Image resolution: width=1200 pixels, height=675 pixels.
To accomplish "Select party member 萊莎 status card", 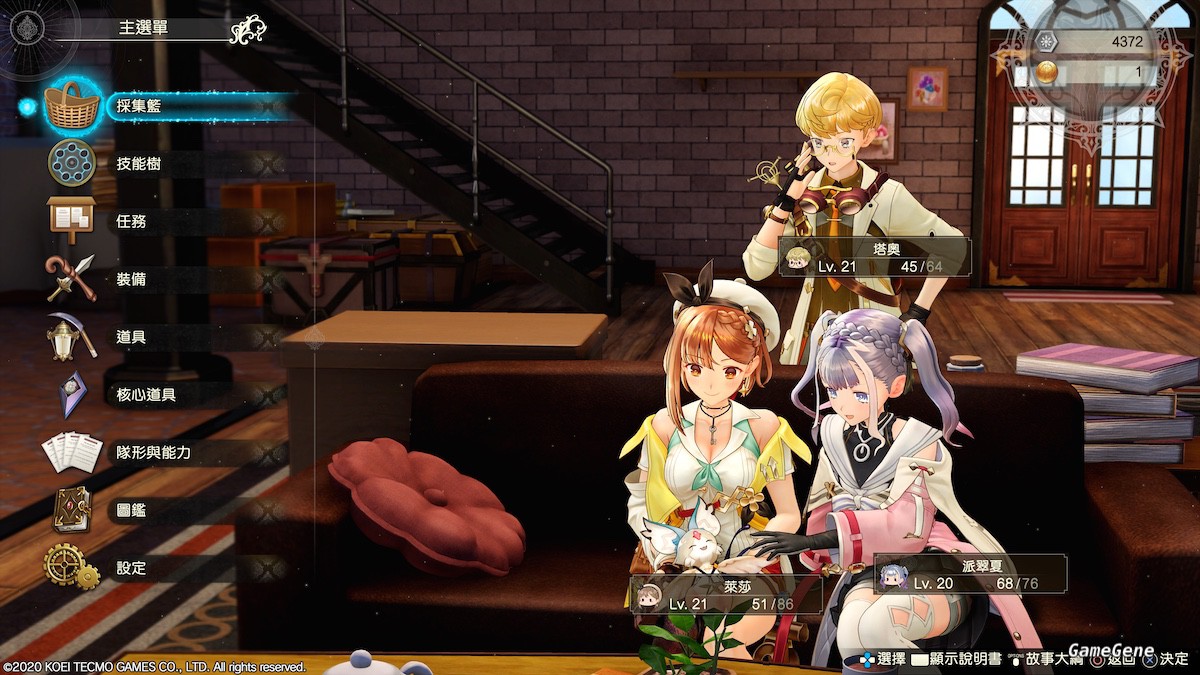I will tap(727, 594).
